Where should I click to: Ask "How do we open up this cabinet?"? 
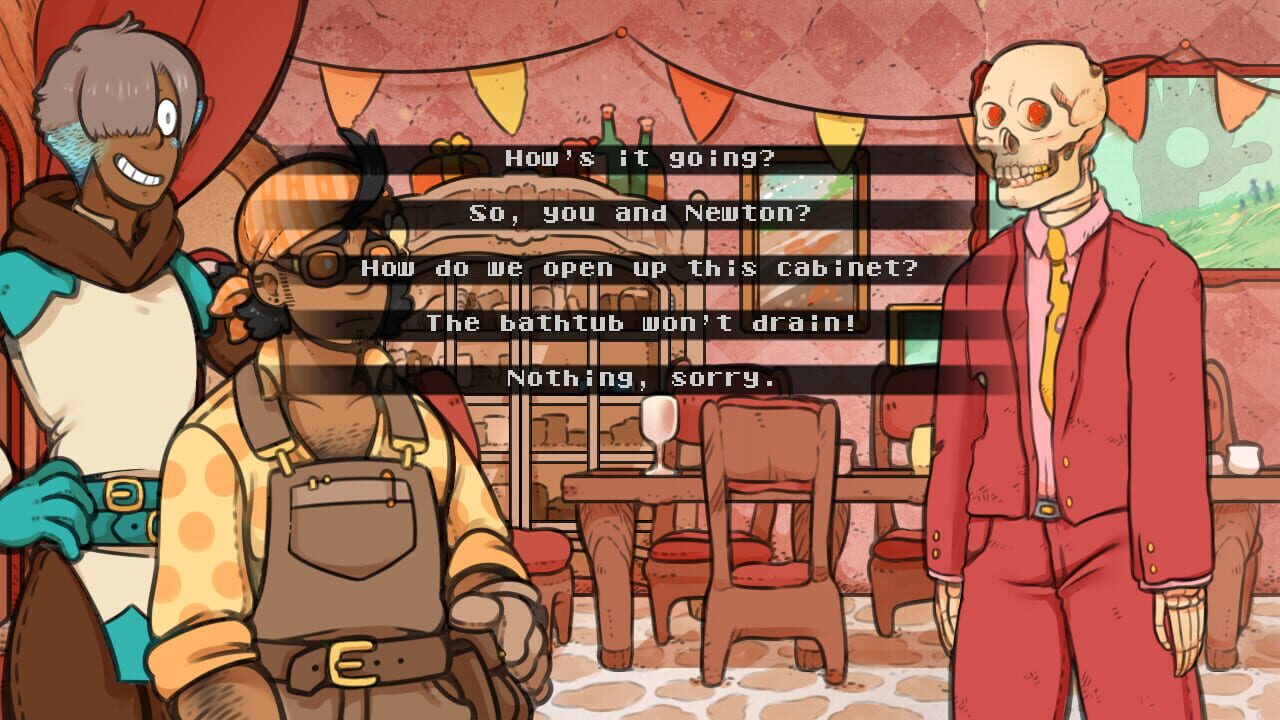click(x=640, y=268)
